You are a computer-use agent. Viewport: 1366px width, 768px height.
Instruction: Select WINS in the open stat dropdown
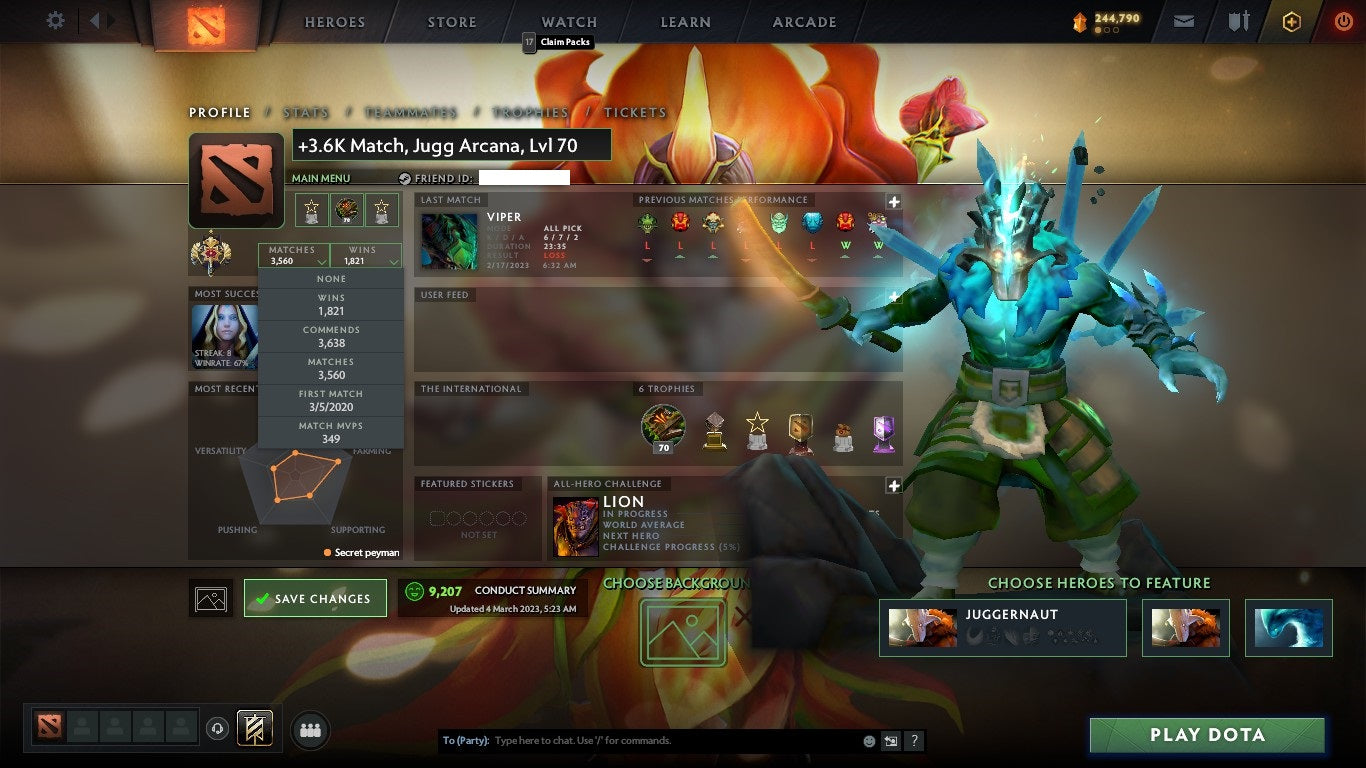coord(330,304)
